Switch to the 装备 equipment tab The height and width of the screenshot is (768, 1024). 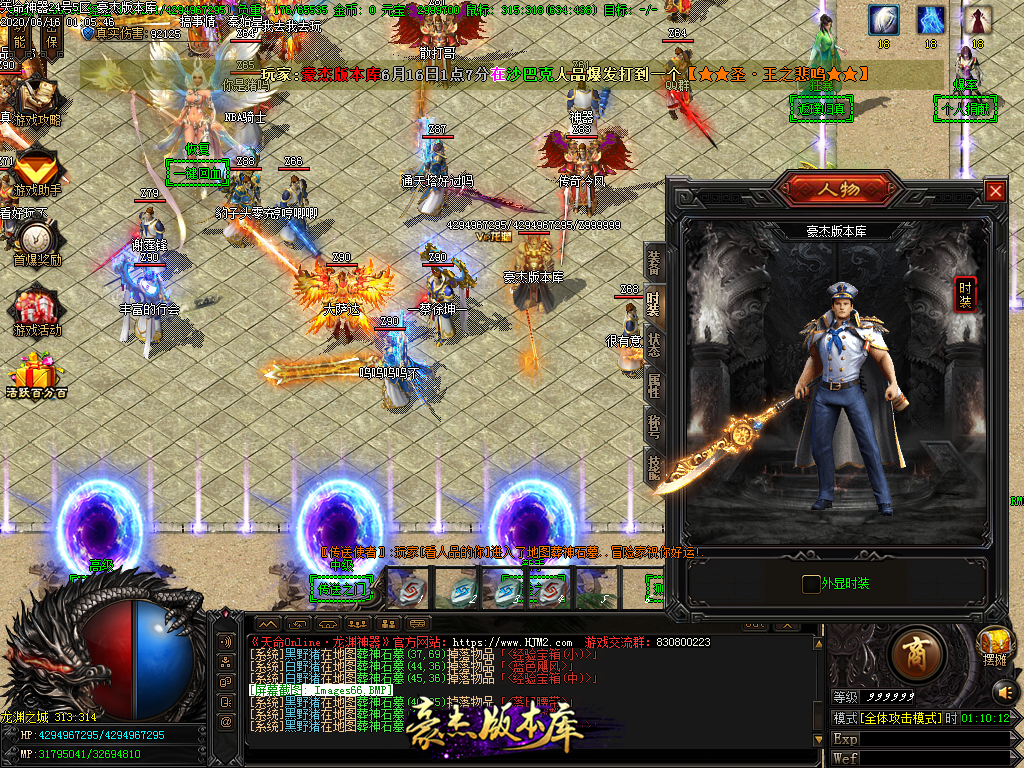pyautogui.click(x=654, y=263)
